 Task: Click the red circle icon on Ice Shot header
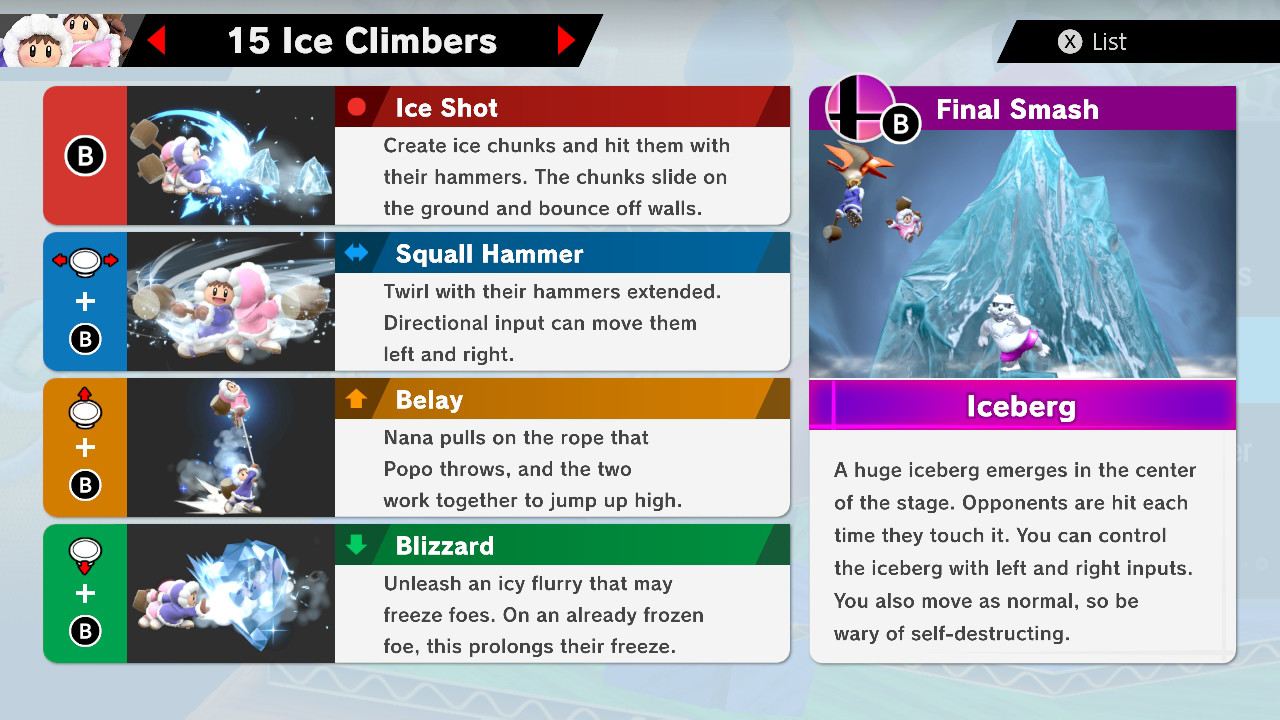[x=357, y=108]
